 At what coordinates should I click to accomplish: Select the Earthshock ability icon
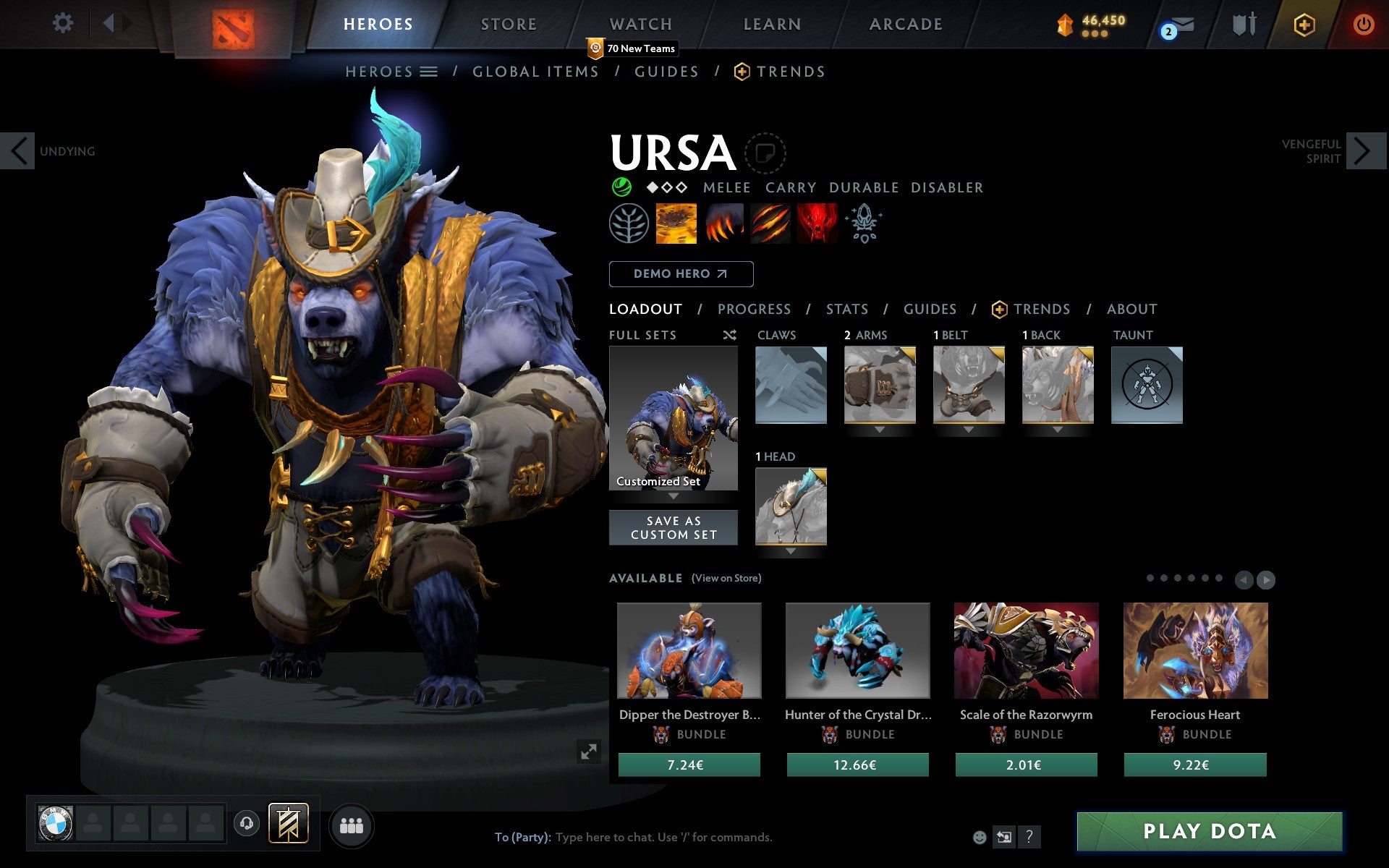[676, 224]
